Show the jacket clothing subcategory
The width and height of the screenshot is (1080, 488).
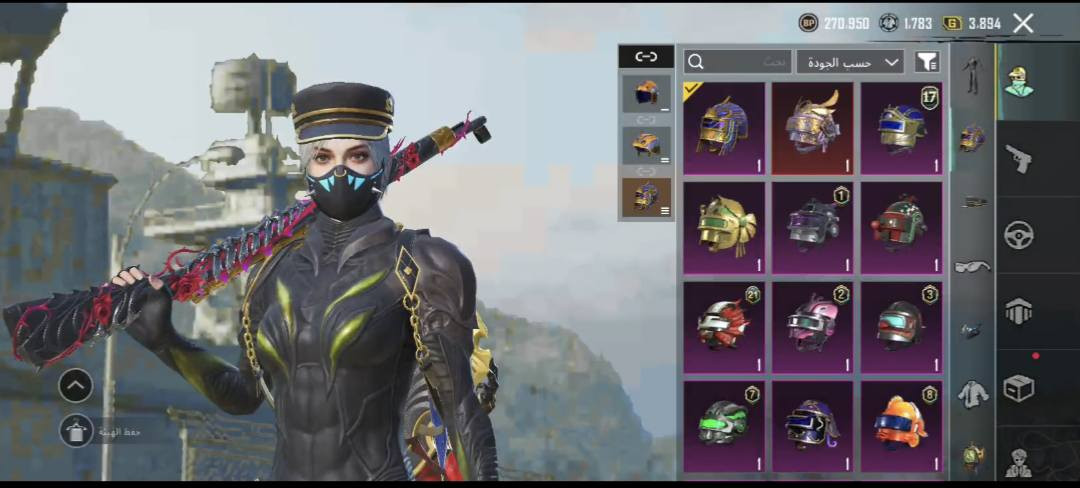[x=972, y=394]
